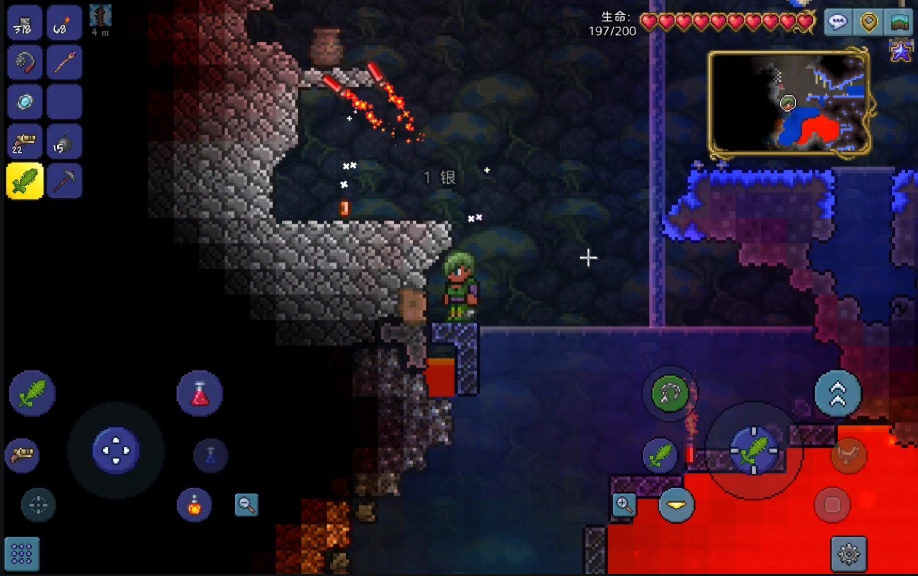This screenshot has width=918, height=576.
Task: Select the bomb stack slot
Action: [64, 142]
